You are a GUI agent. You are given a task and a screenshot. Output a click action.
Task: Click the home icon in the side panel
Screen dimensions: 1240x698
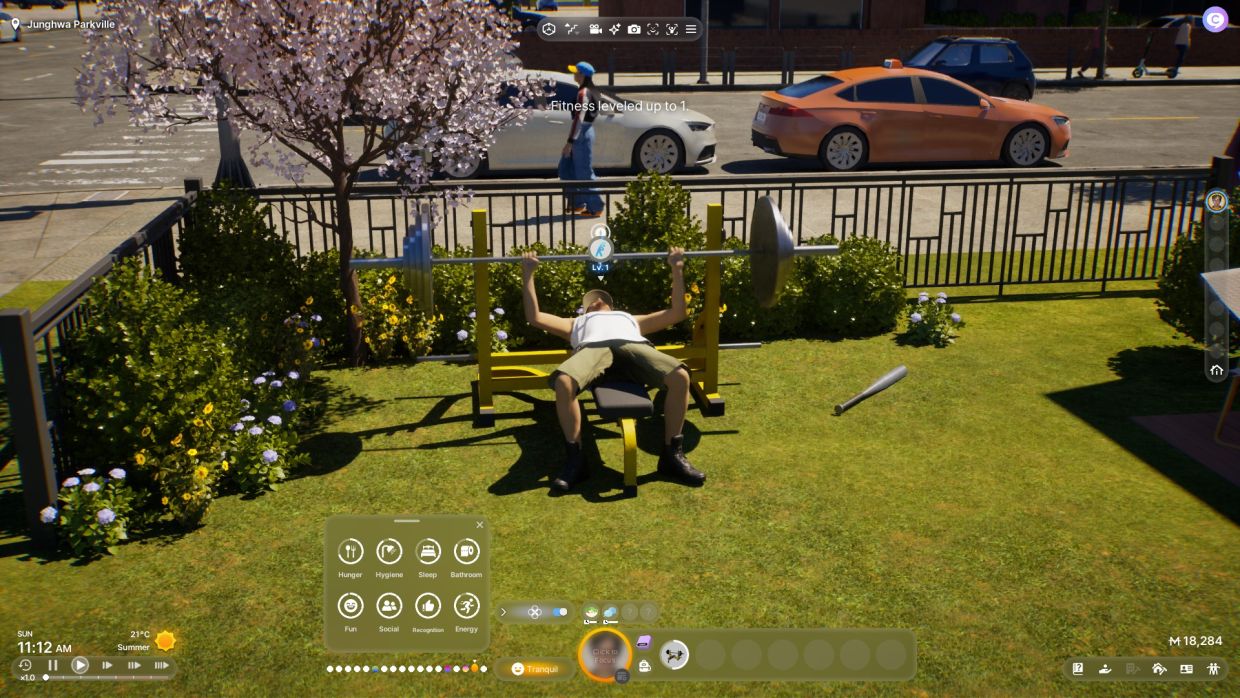(x=1216, y=370)
